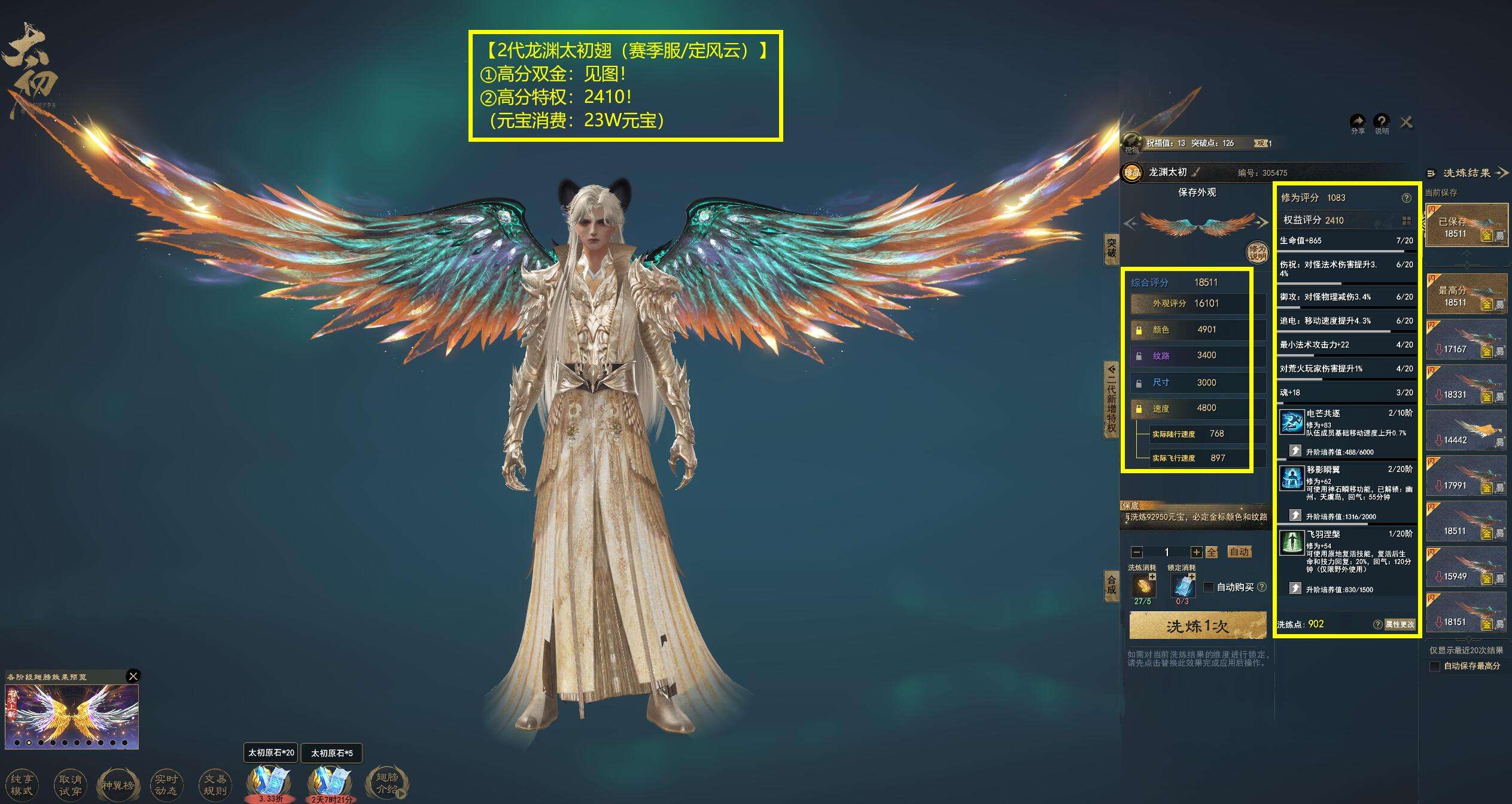Click the 取消试穿 icon to cancel try-on

coord(71,784)
